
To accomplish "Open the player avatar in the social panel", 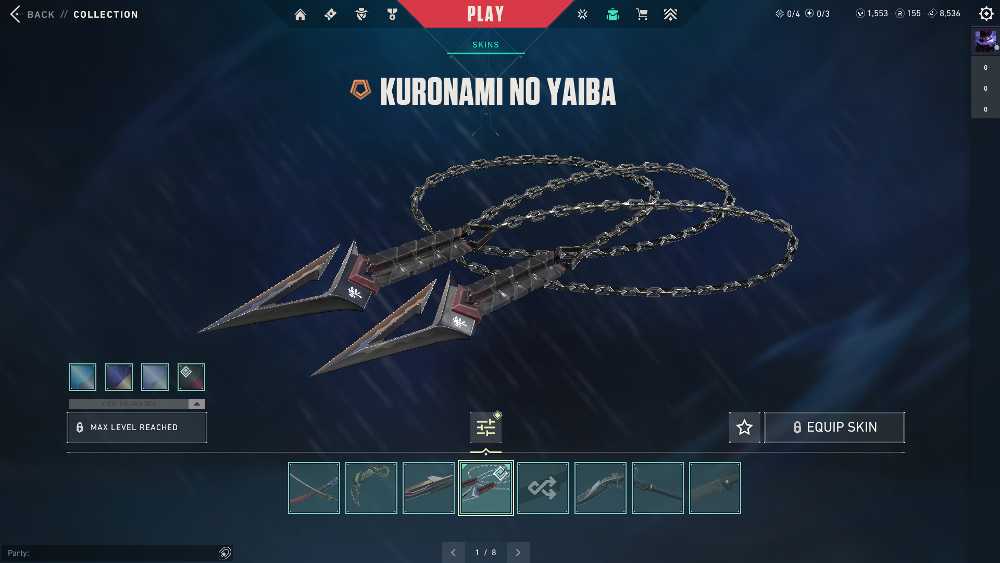I will pyautogui.click(x=985, y=41).
